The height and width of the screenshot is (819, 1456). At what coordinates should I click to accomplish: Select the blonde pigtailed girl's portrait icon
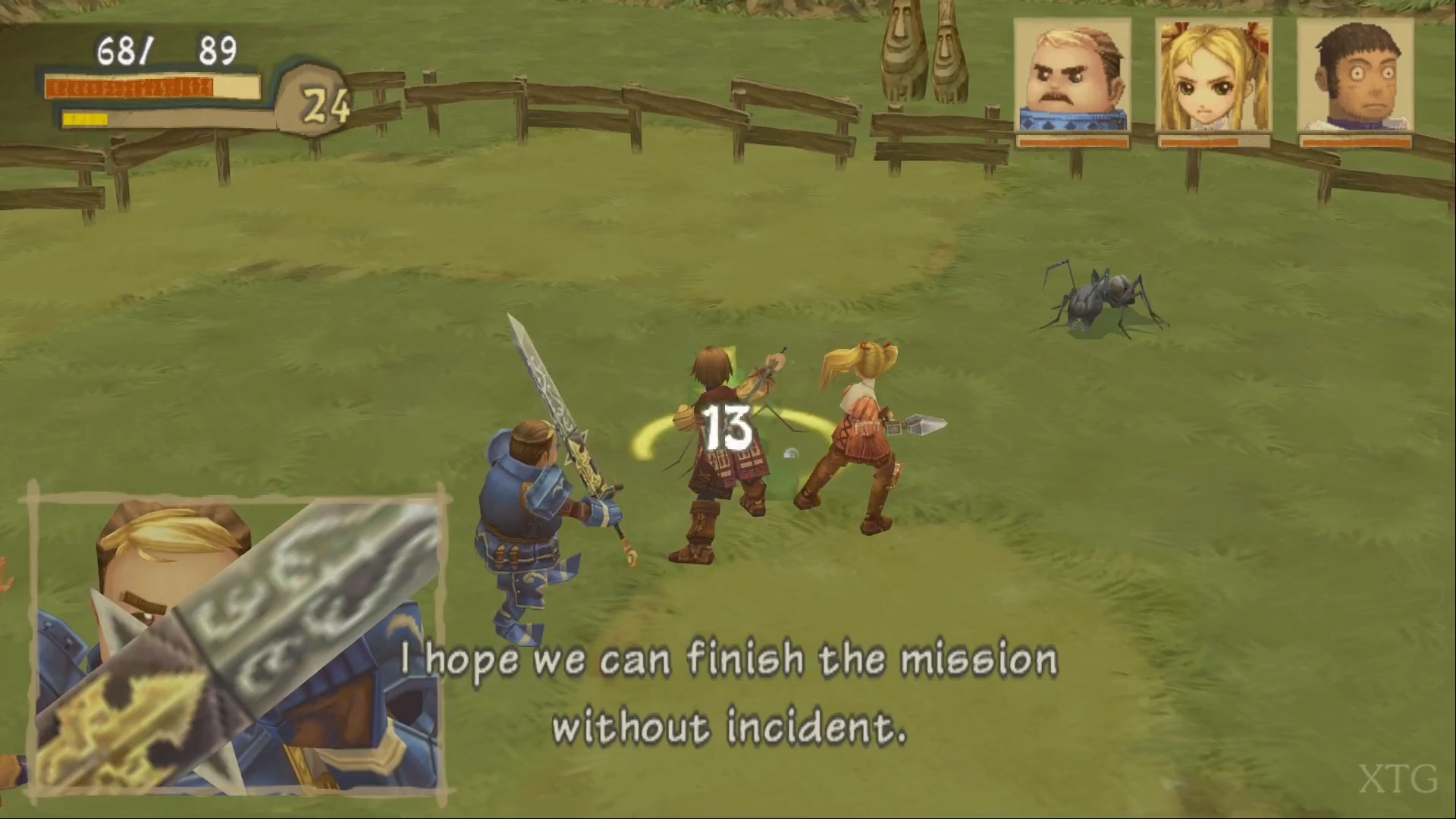pyautogui.click(x=1213, y=72)
